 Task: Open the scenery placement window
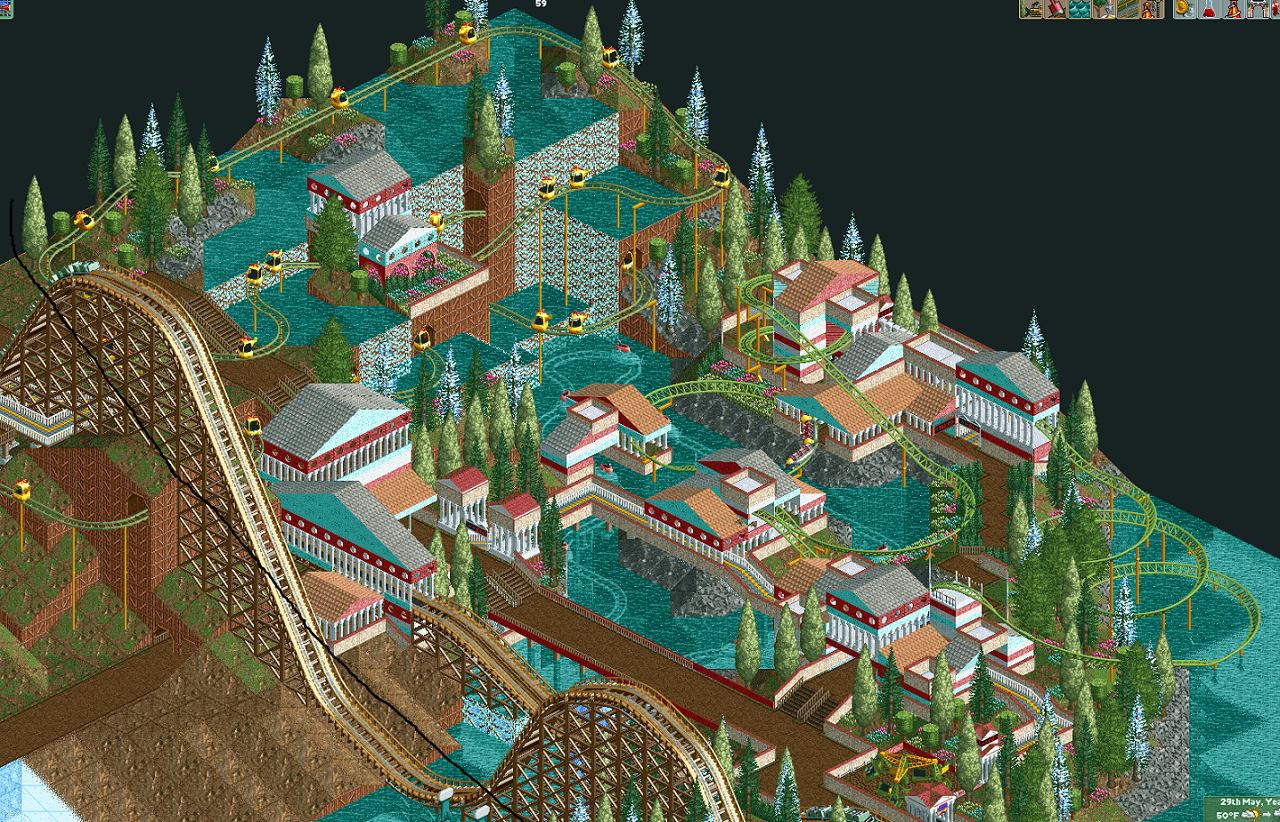tap(1103, 9)
